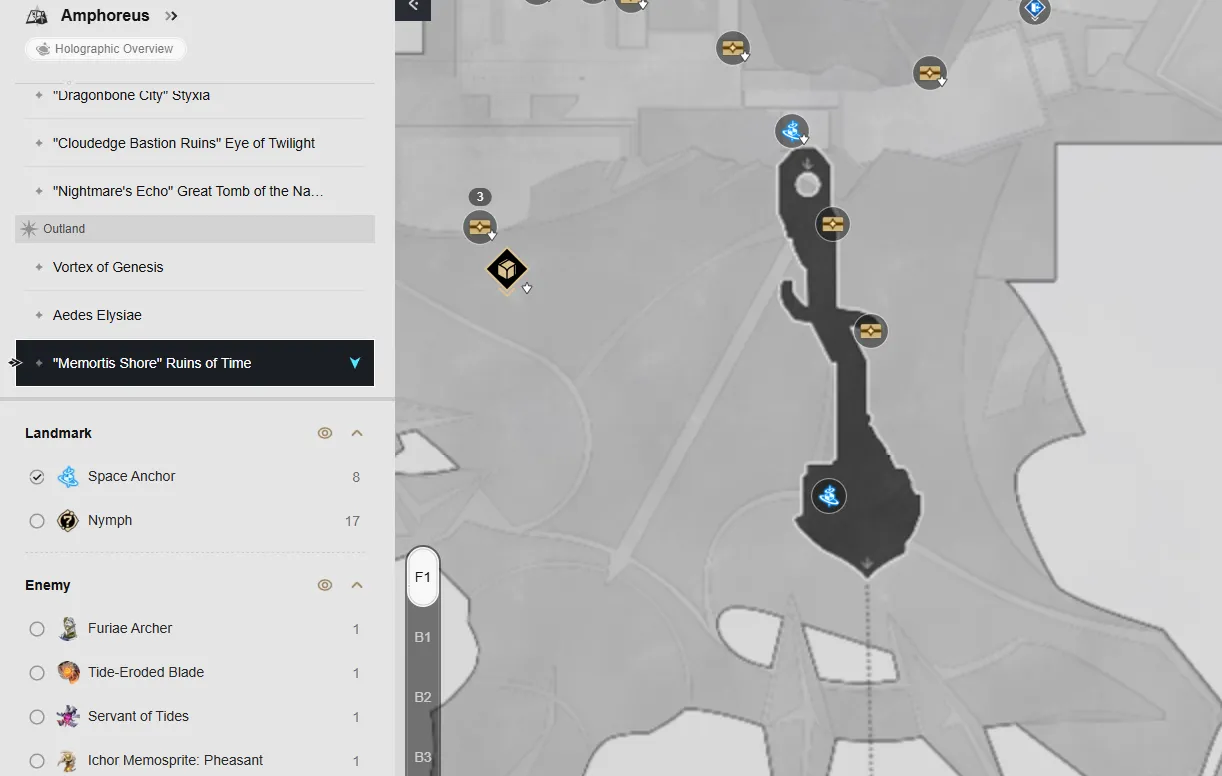The height and width of the screenshot is (776, 1222).
Task: Show Furiae Archer enemy markers
Action: click(37, 629)
